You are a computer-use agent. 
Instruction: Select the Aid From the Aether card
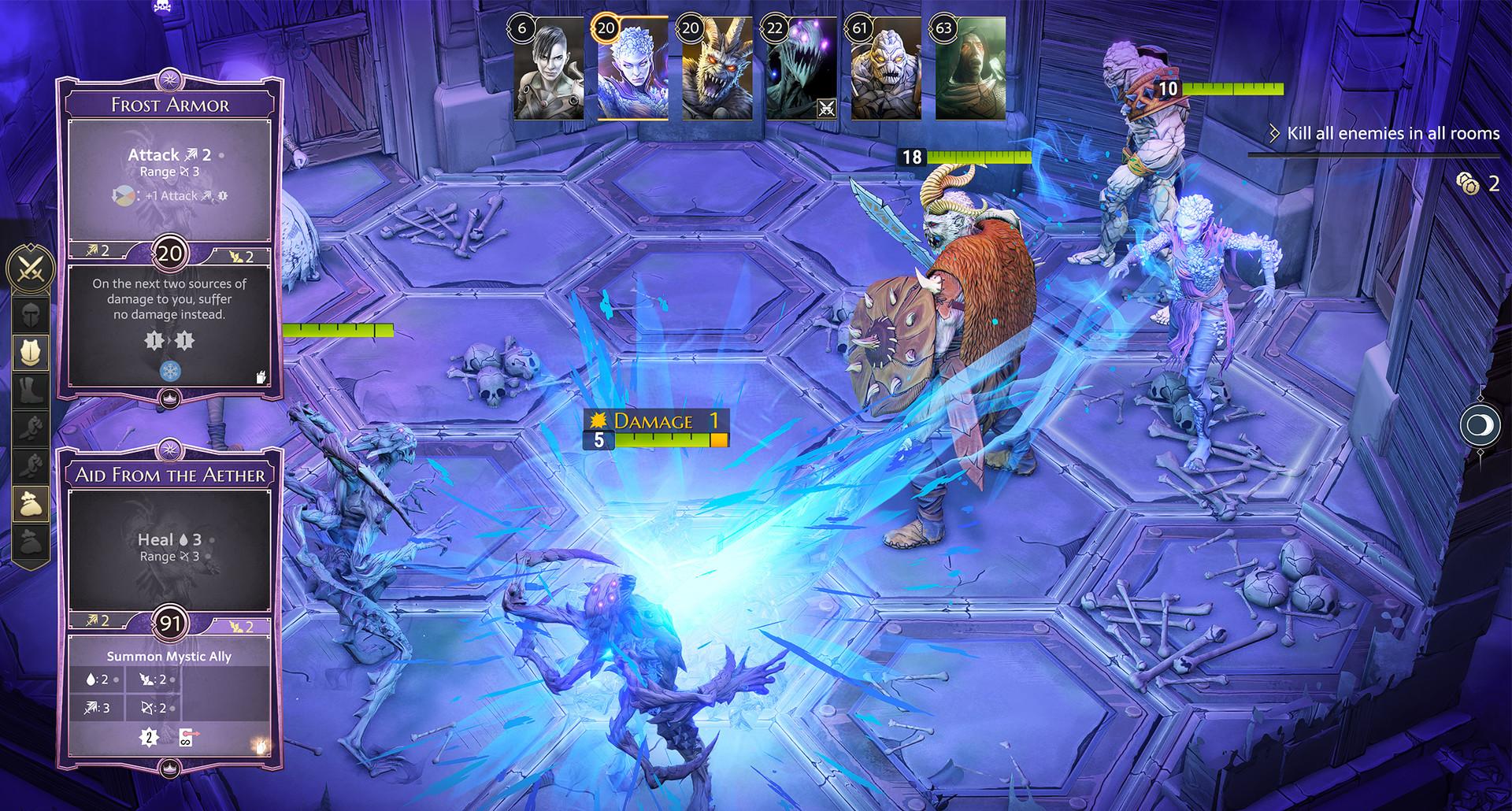pyautogui.click(x=170, y=606)
